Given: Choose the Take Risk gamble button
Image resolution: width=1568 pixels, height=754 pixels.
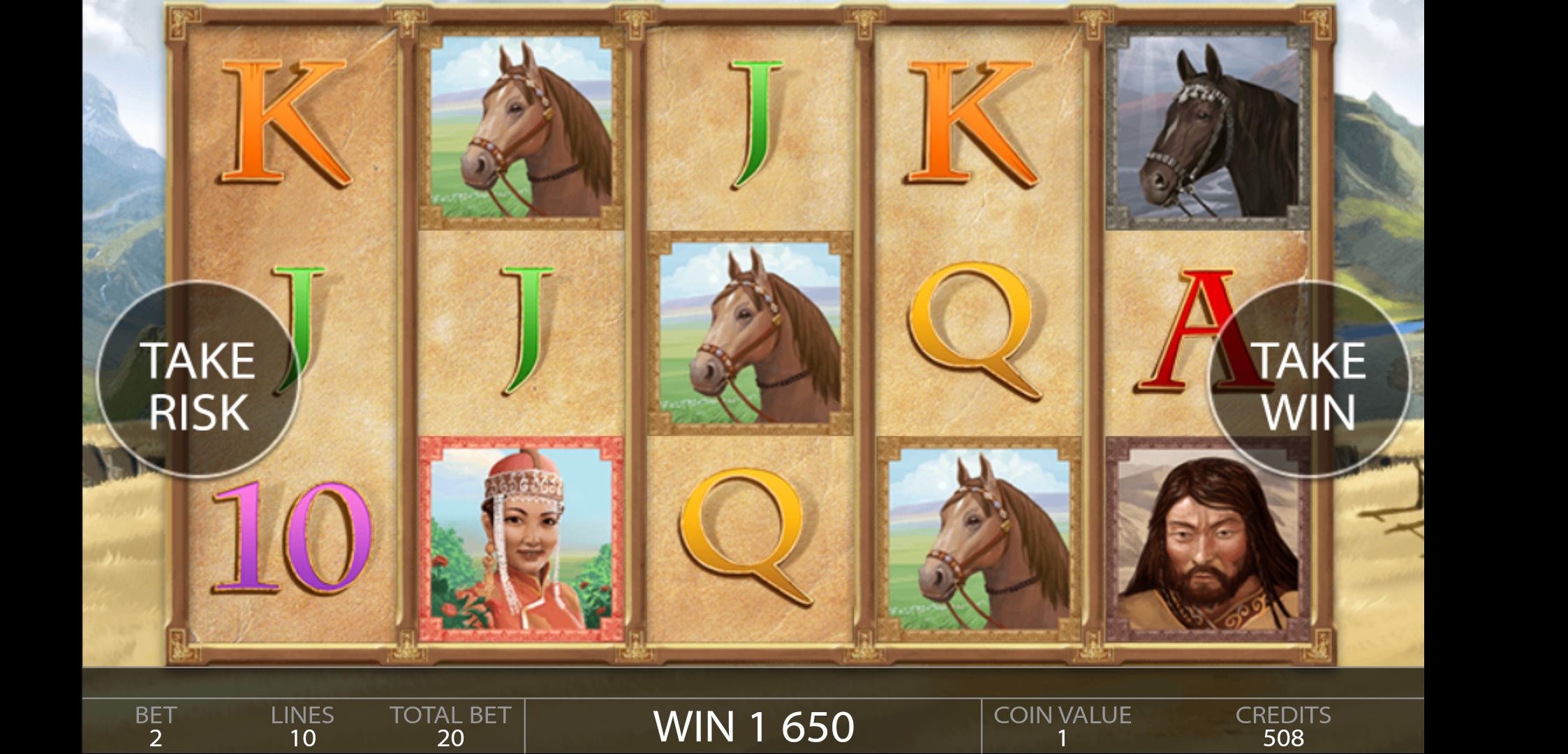Looking at the screenshot, I should (198, 380).
